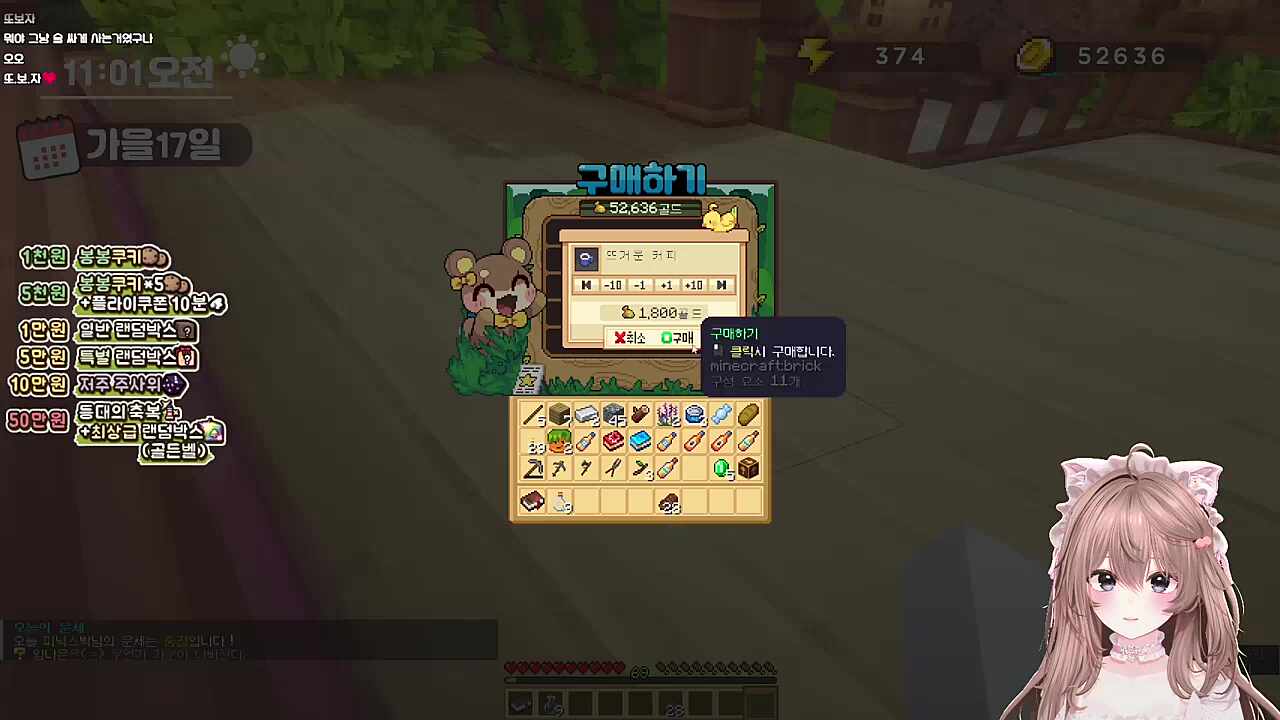This screenshot has width=1280, height=720.
Task: Click the 취소 cancel button
Action: tap(629, 337)
